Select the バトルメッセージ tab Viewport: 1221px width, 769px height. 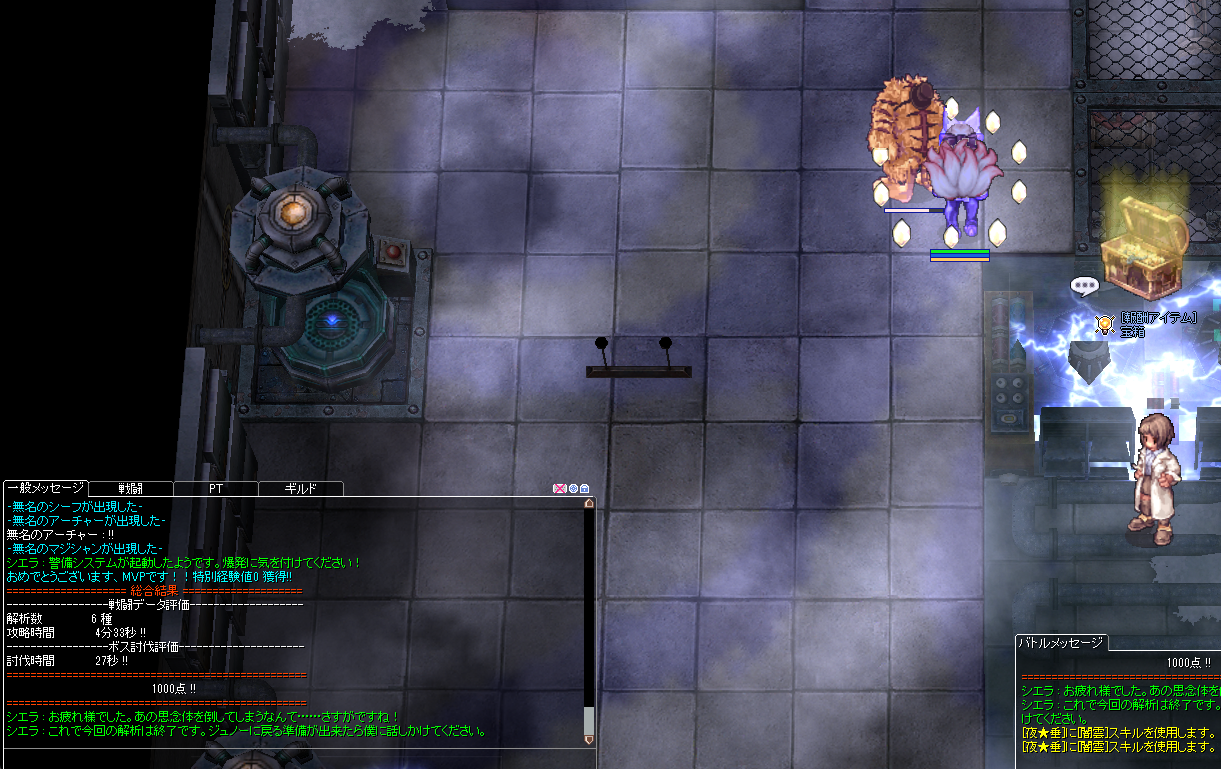[x=1062, y=642]
